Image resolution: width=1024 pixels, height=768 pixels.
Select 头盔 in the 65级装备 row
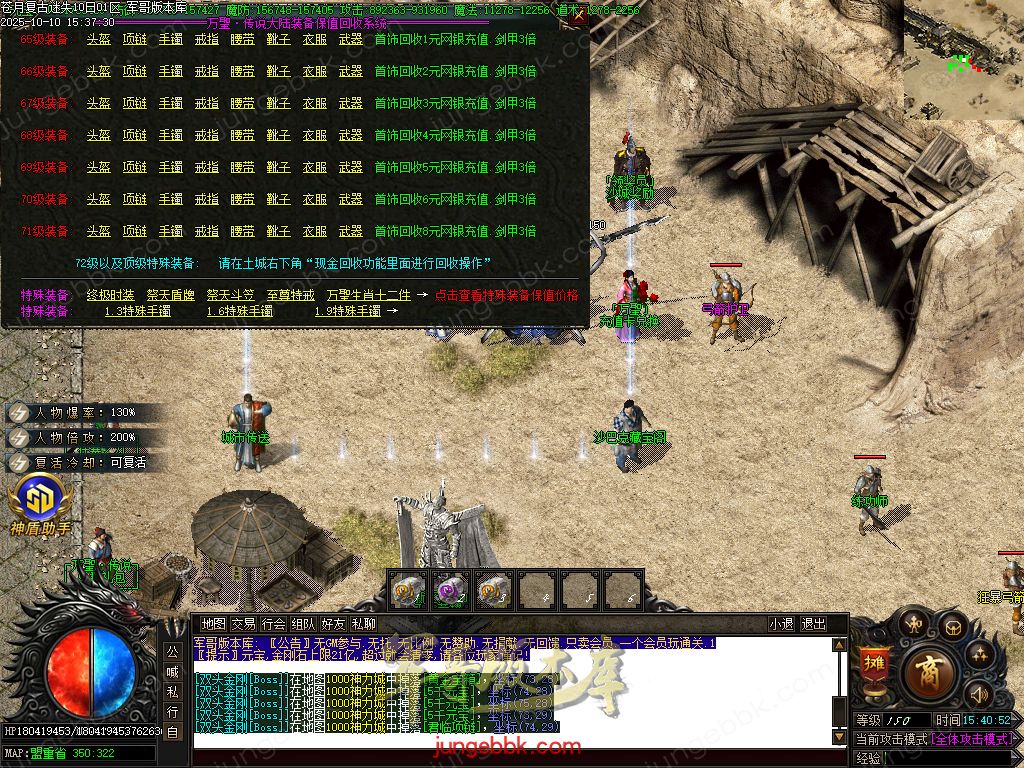click(98, 39)
